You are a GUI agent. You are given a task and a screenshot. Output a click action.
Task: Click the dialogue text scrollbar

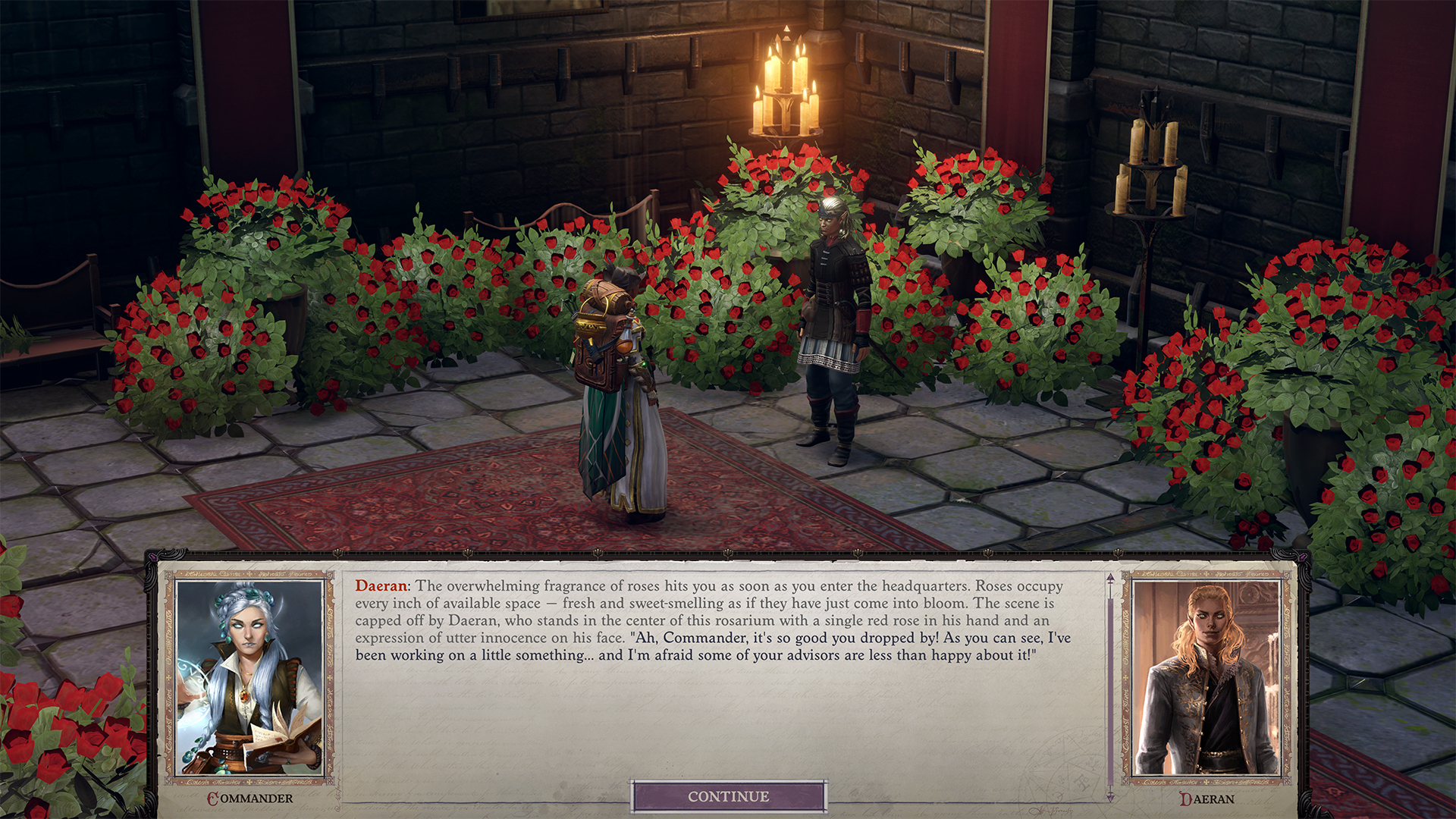coord(1110,686)
